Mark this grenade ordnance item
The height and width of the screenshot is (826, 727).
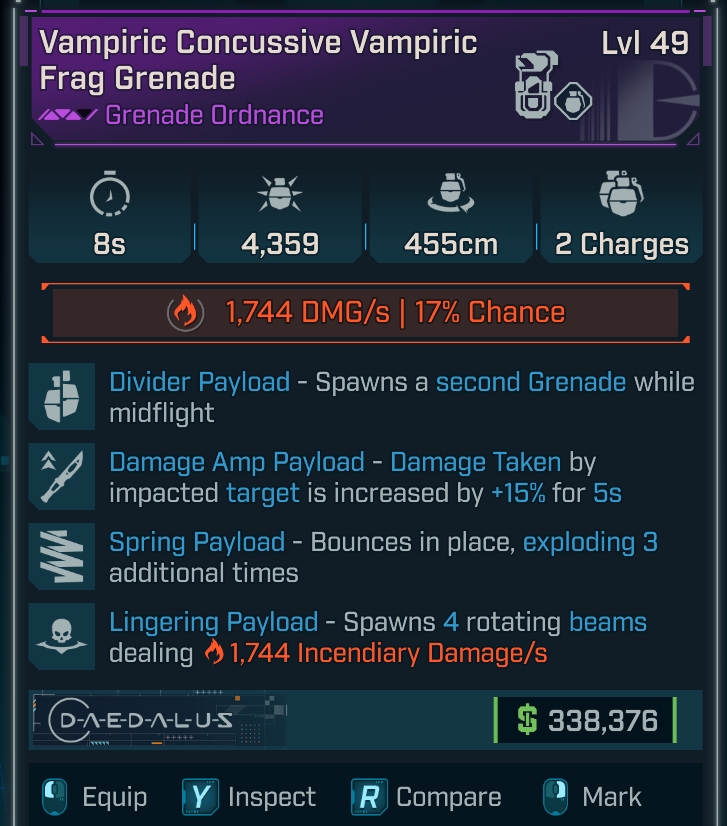tap(592, 797)
